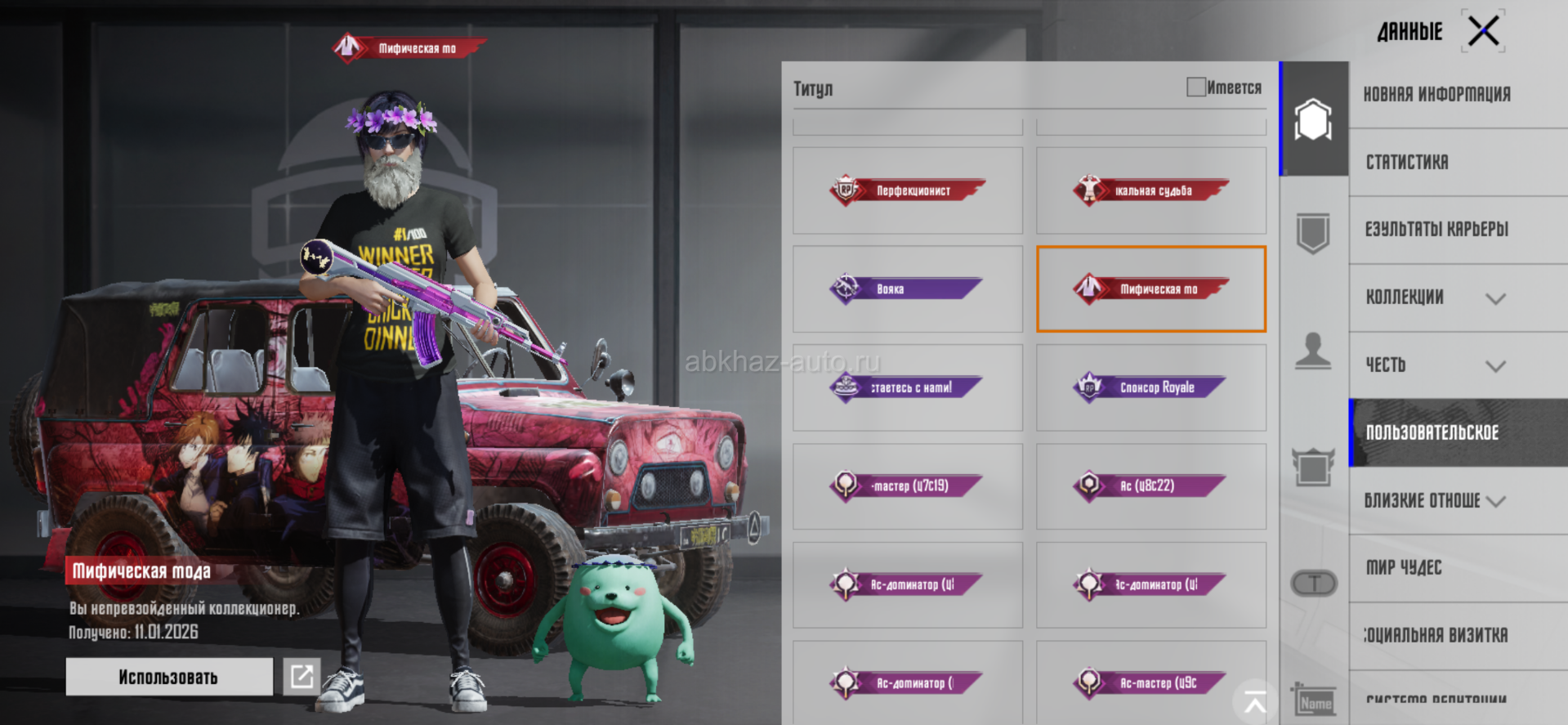Viewport: 1568px width, 725px height.
Task: Close the data screen with X
Action: point(1483,33)
